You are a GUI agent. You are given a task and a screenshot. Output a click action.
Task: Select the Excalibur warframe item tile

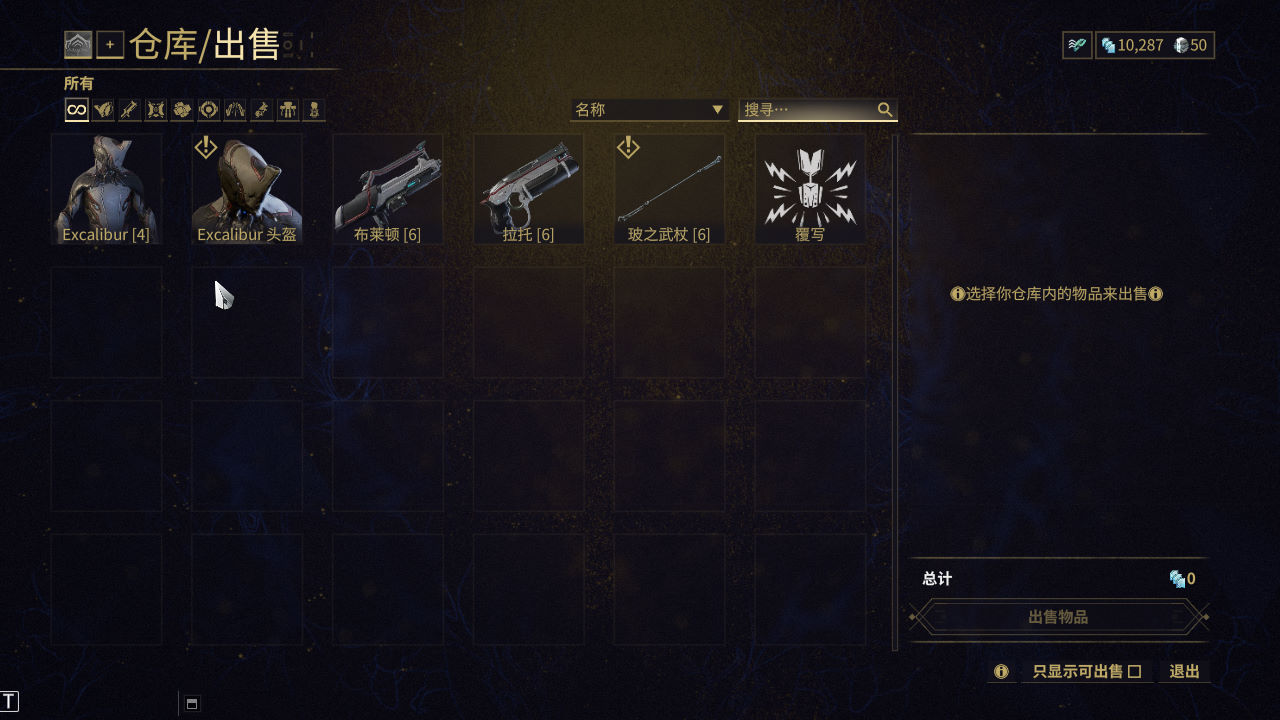(106, 189)
